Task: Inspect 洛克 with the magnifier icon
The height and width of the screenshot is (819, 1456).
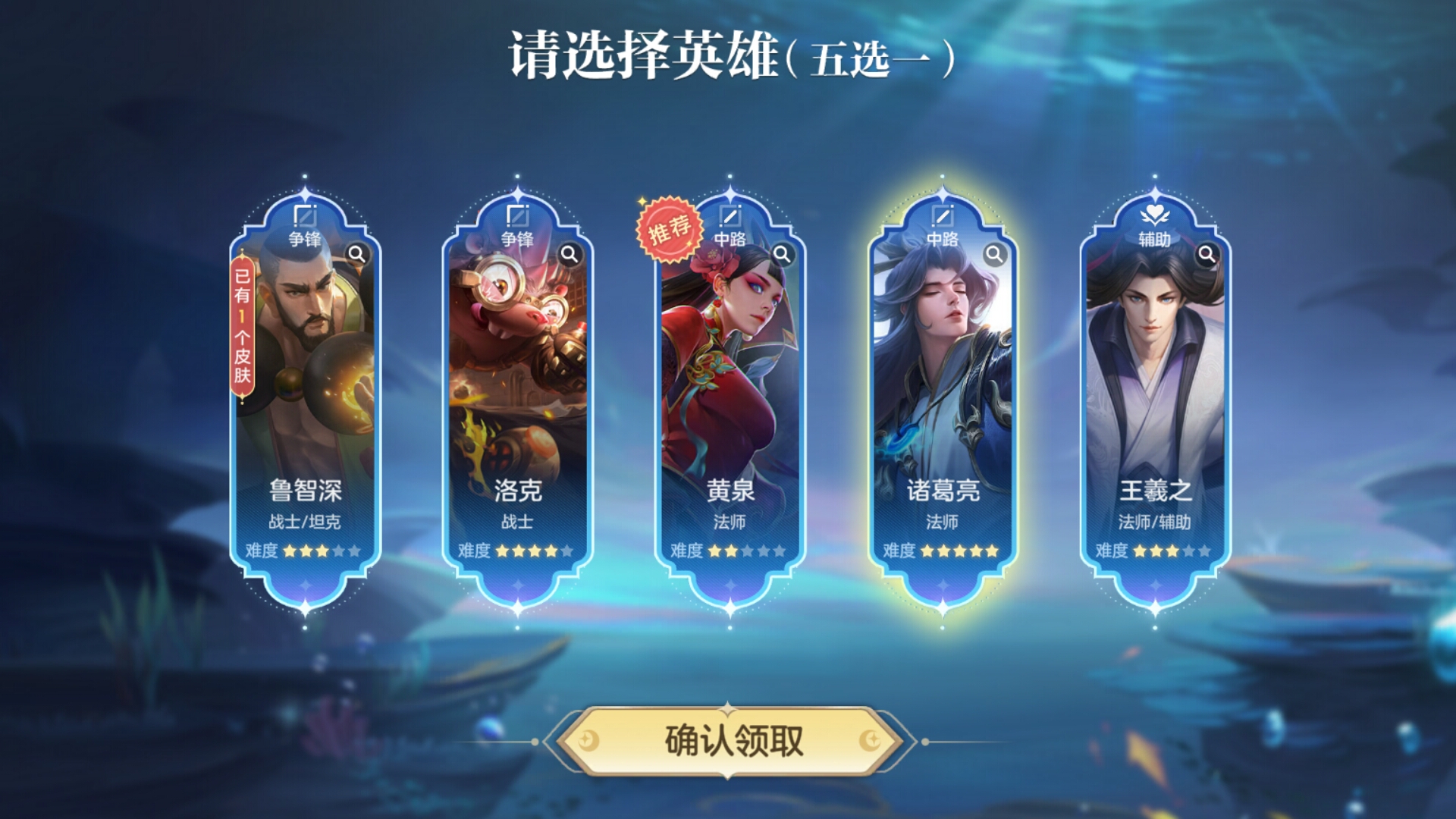Action: click(569, 254)
